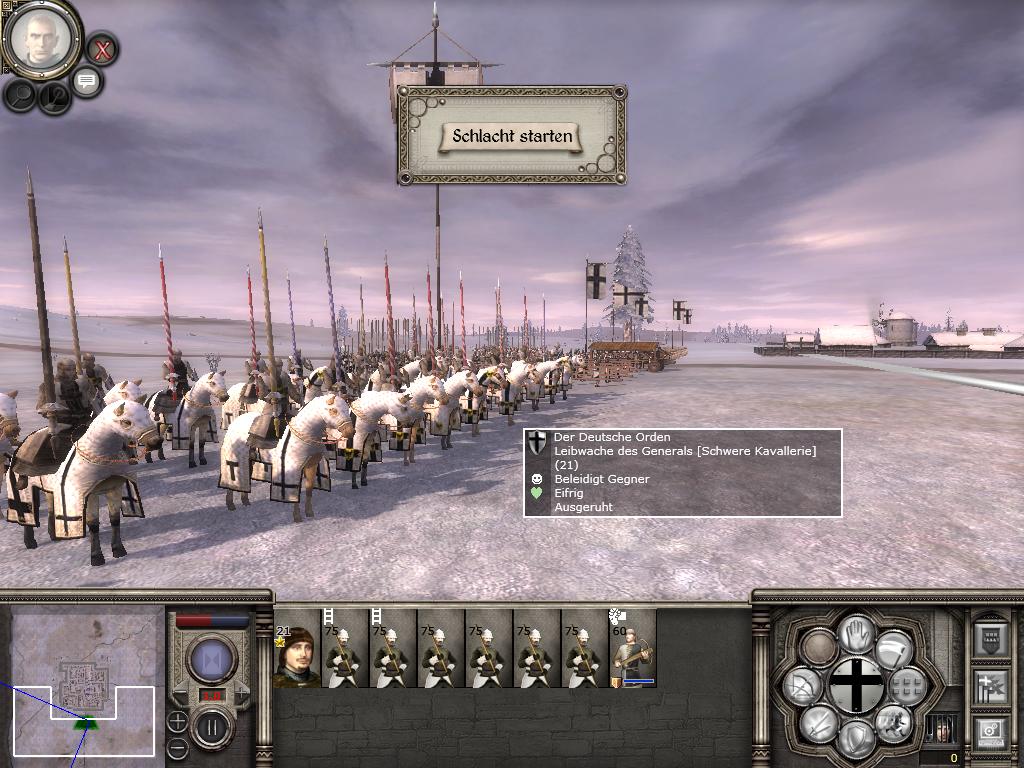Open the advisor speech bubble text

(x=87, y=81)
